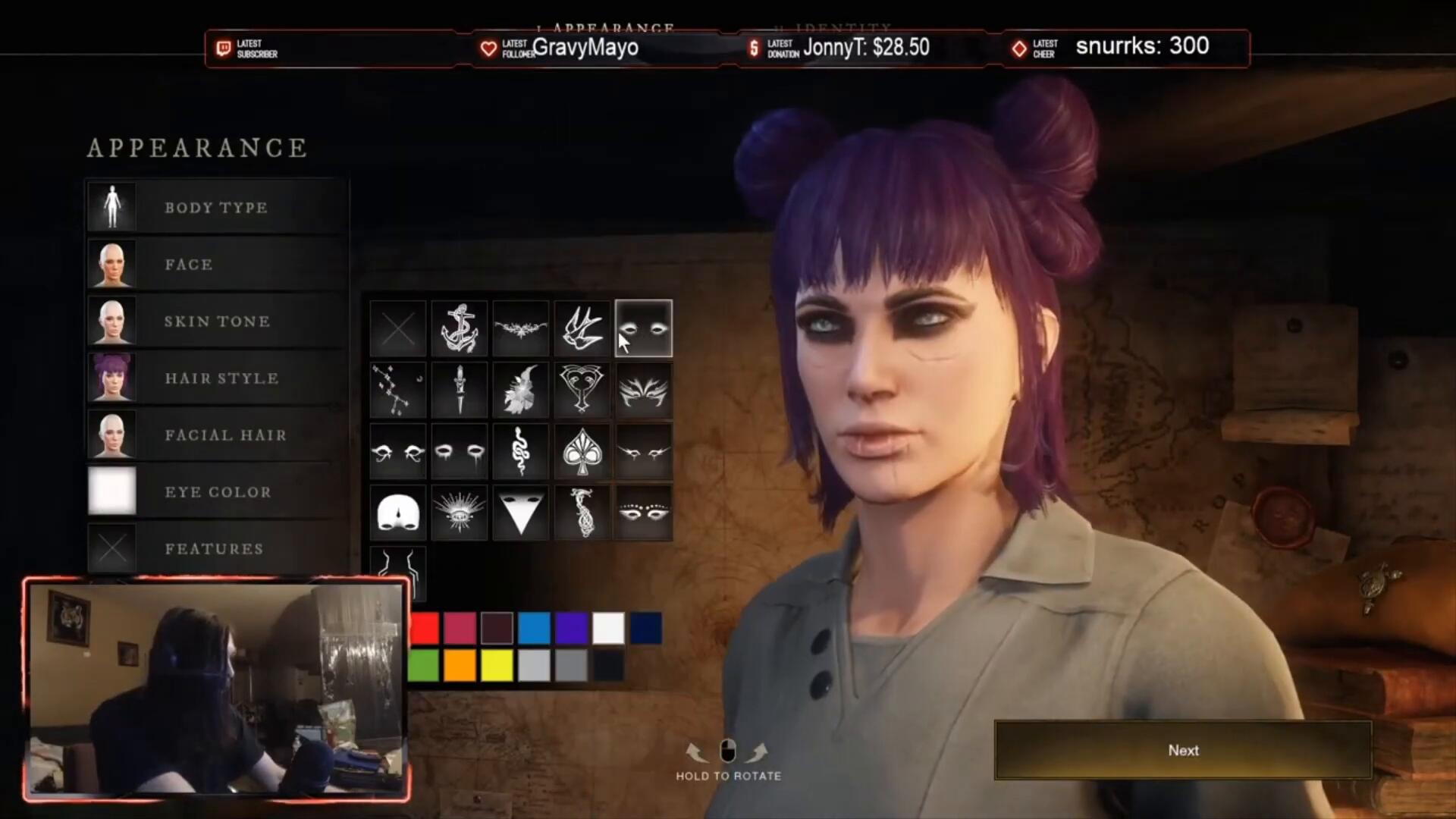Continue with the Next button

coord(1182,750)
